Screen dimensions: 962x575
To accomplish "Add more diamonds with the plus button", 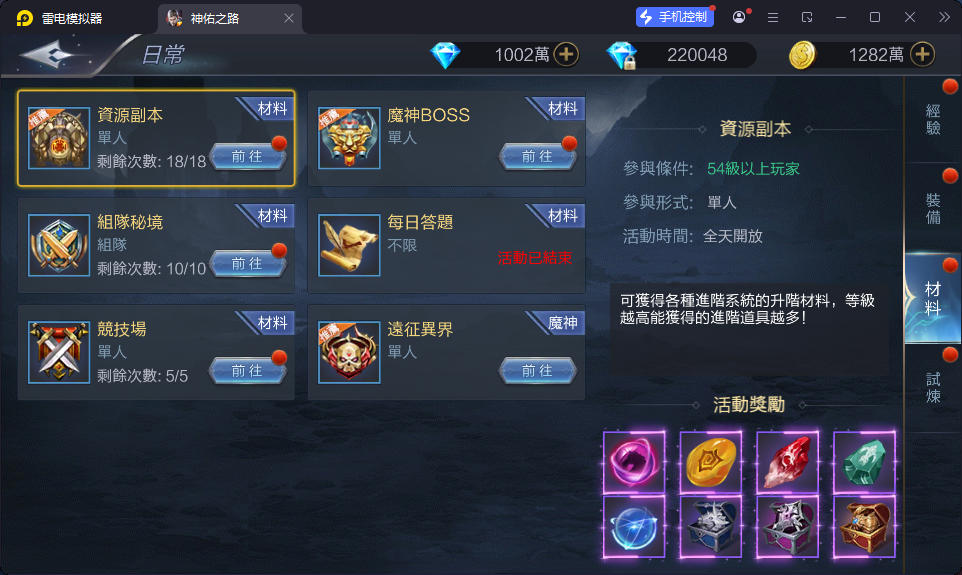I will click(566, 54).
